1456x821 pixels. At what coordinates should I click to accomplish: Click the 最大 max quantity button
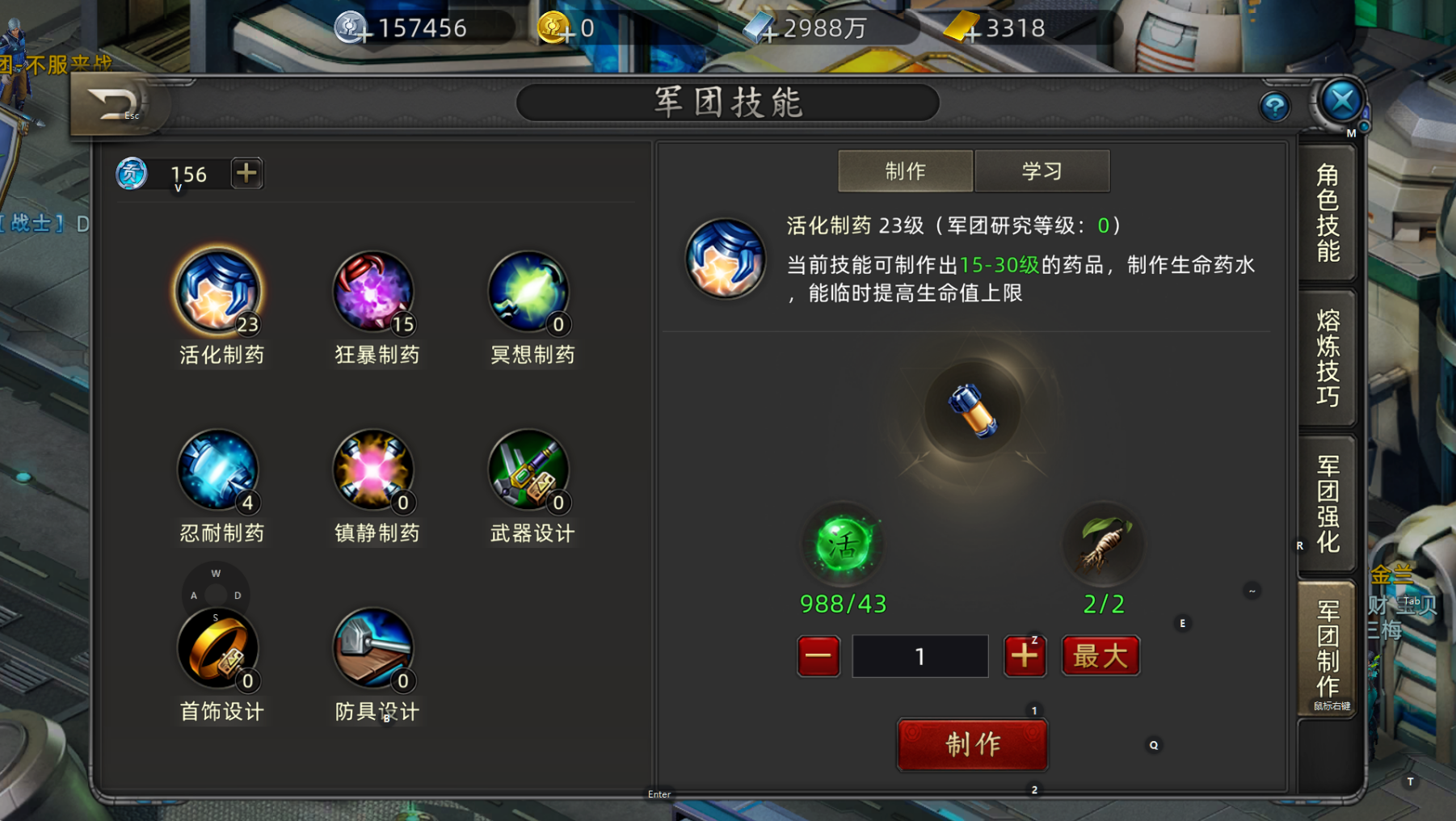click(x=1100, y=656)
